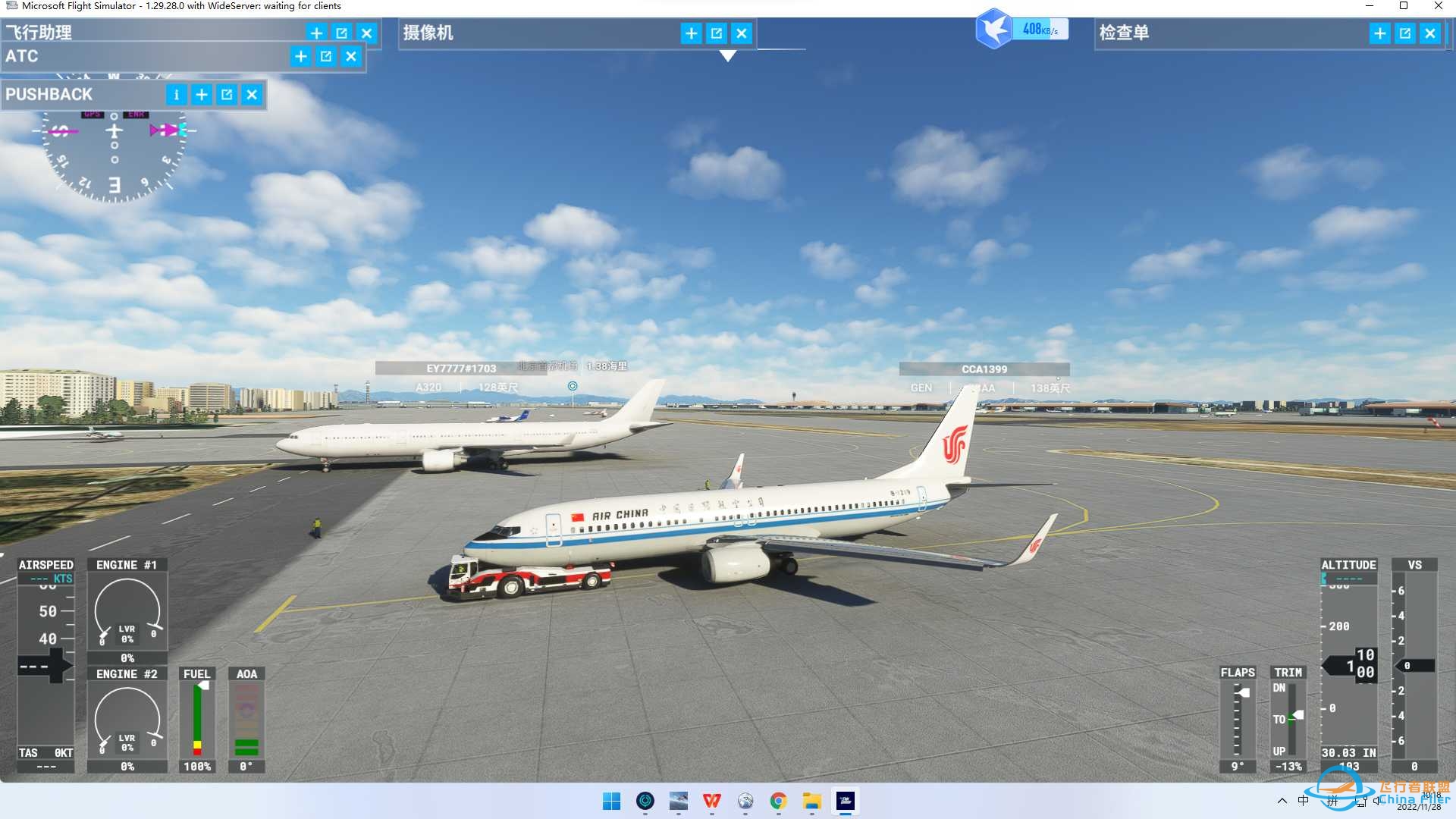Add an item with the 检查单 plus button

pos(1379,33)
